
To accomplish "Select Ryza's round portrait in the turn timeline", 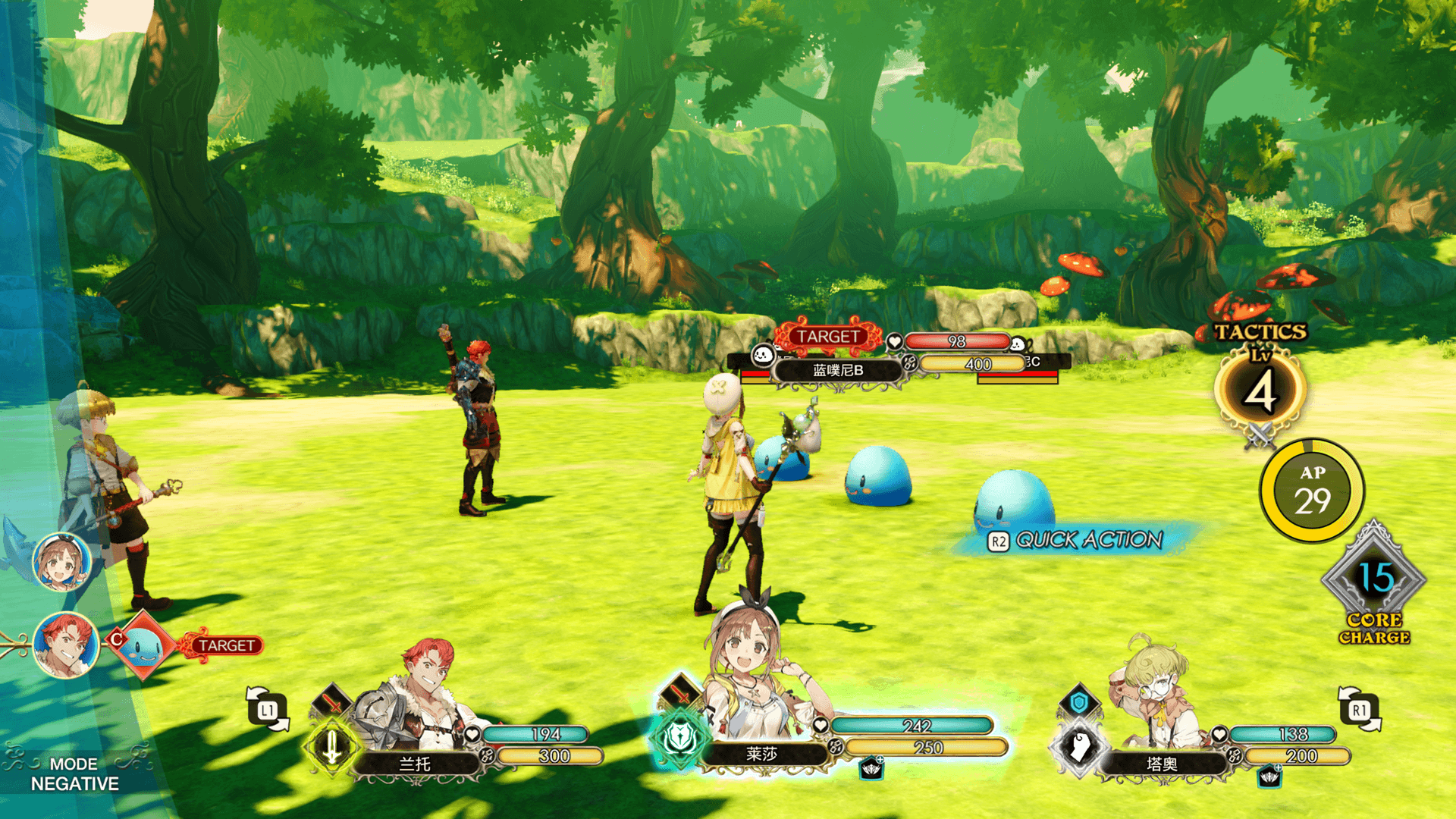I will [x=61, y=563].
